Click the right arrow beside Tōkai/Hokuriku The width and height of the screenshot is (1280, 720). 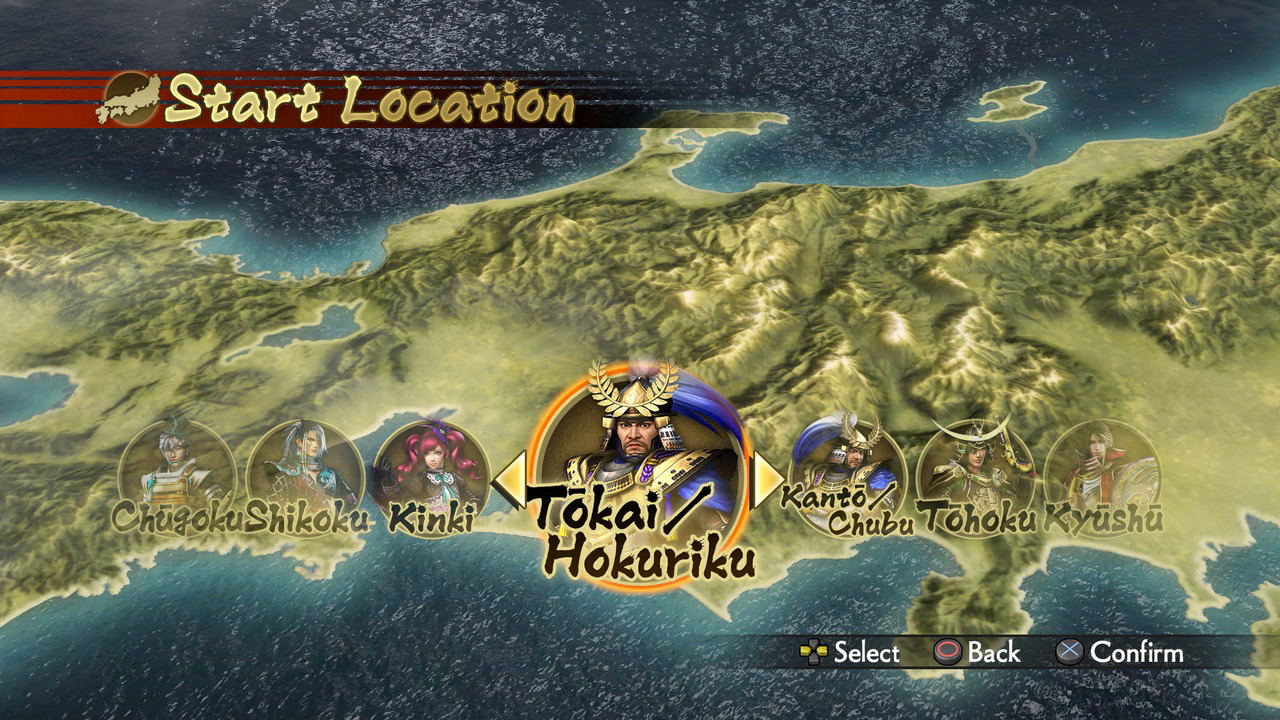click(767, 481)
